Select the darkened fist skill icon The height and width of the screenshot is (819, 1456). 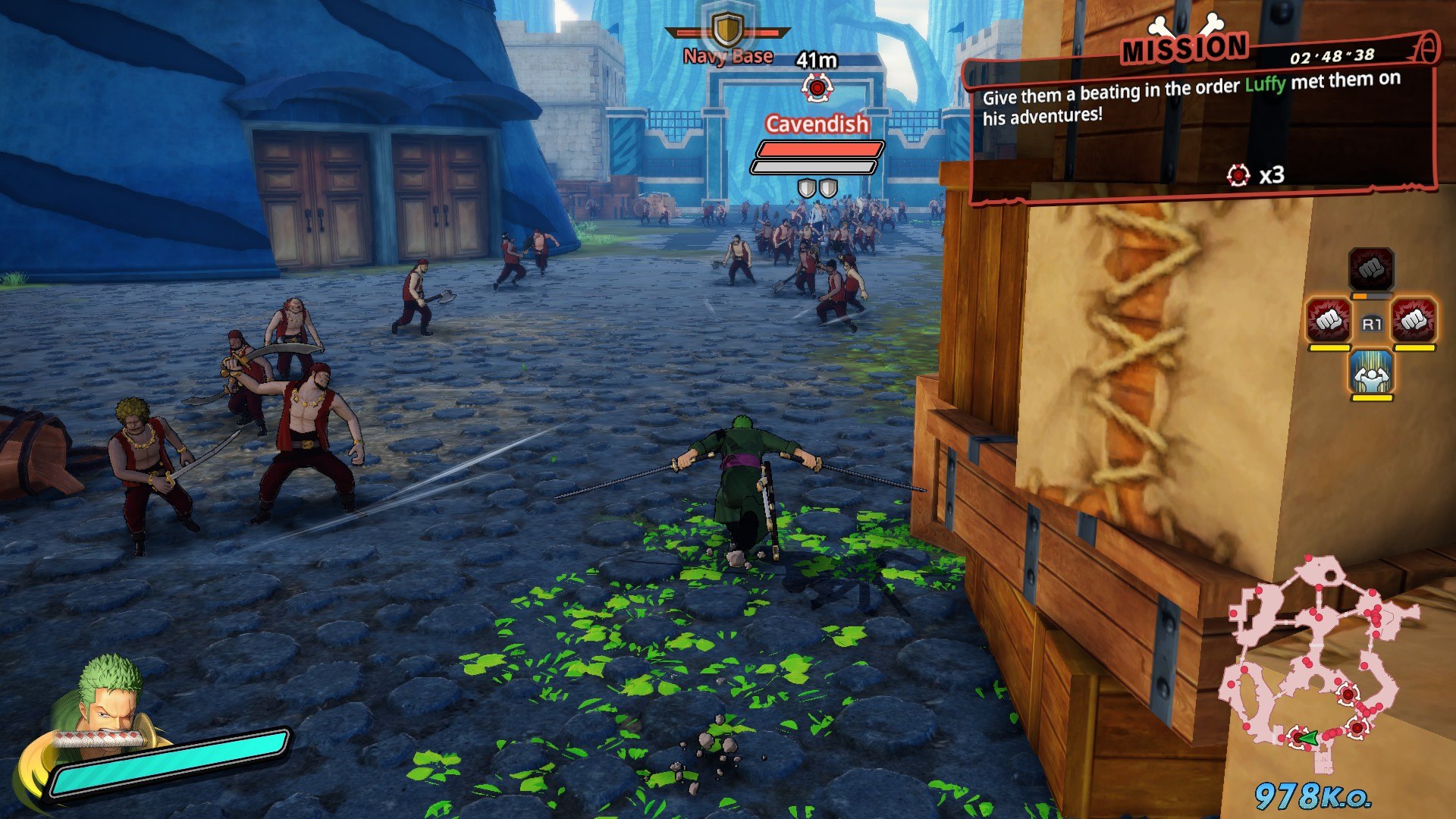point(1371,268)
